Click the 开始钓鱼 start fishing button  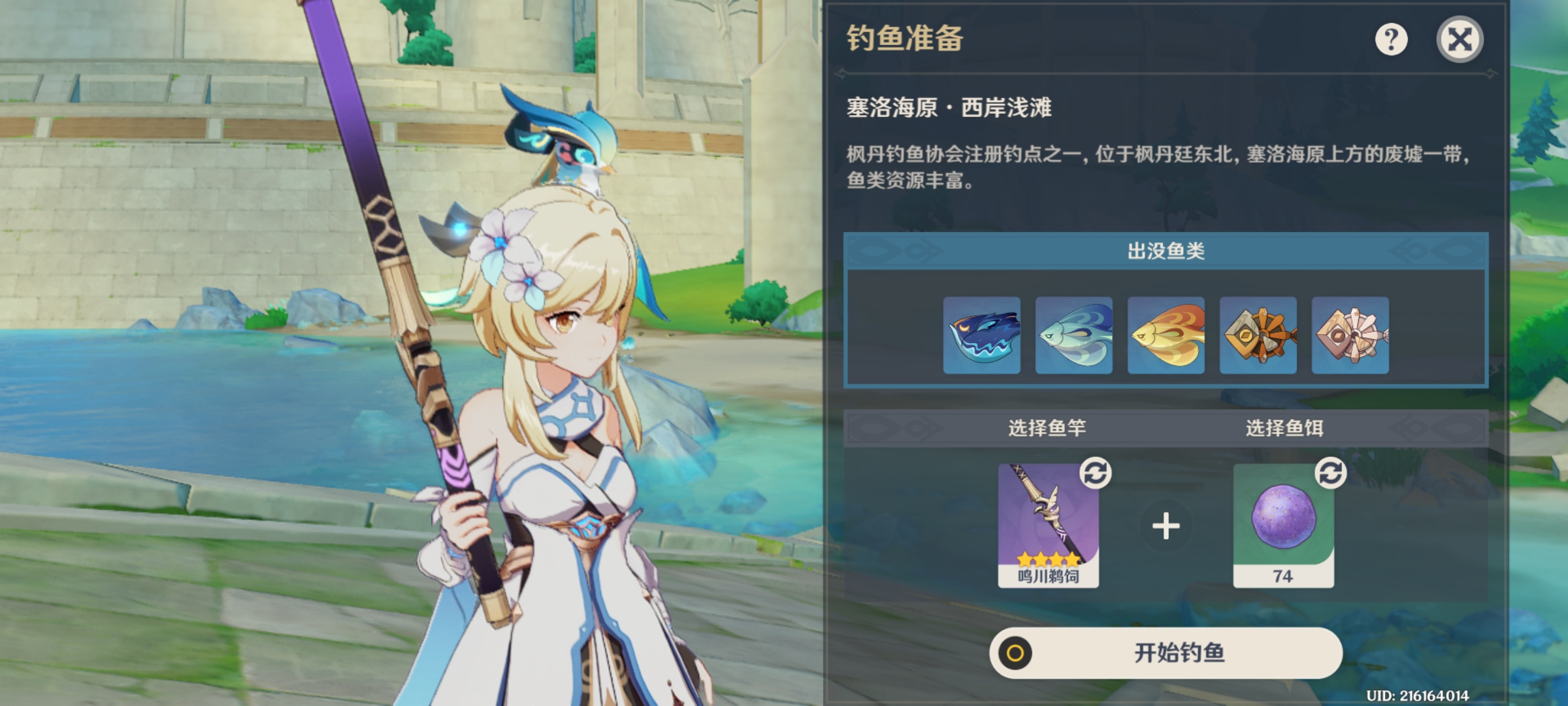coord(1166,652)
